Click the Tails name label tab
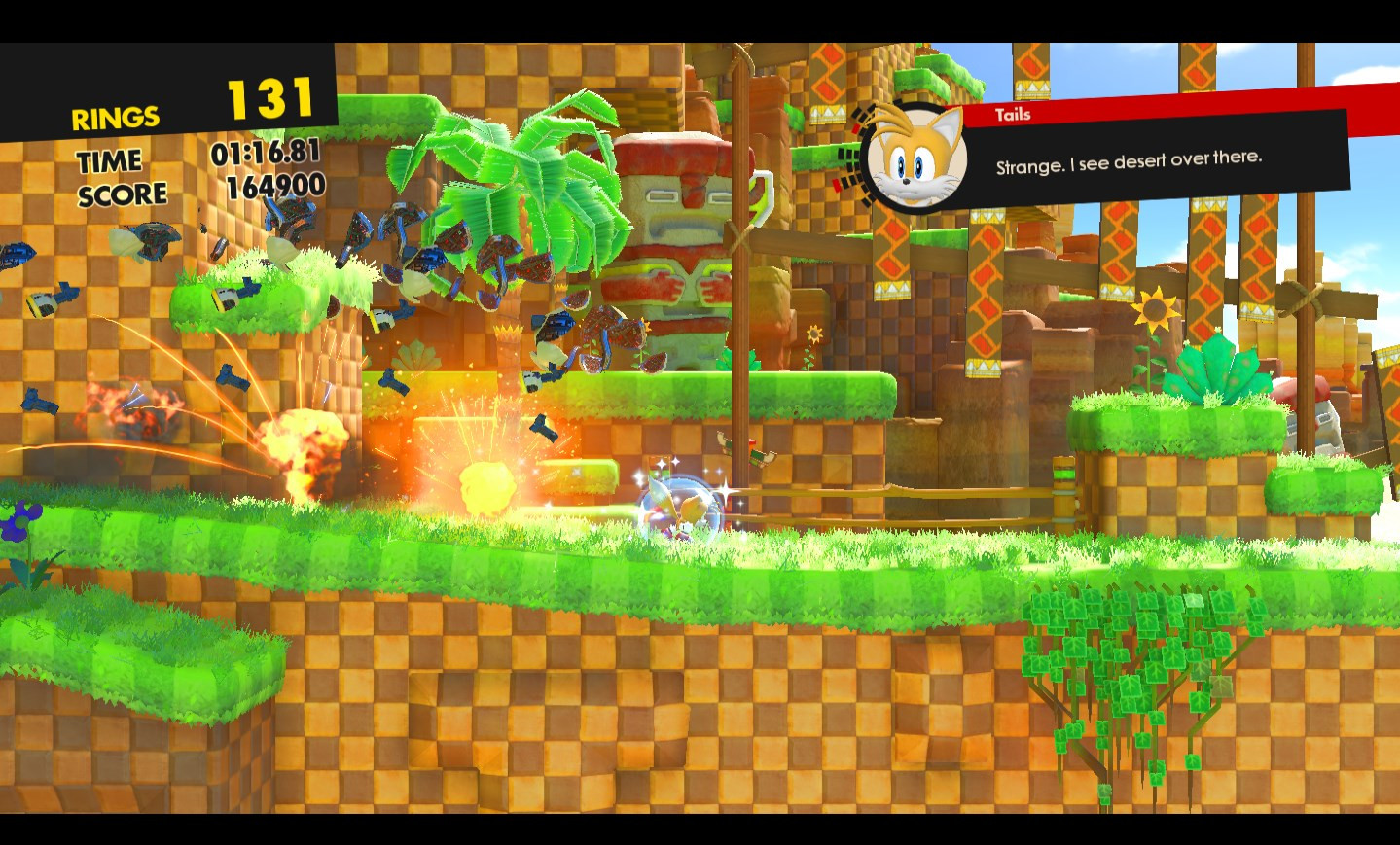The image size is (1400, 845). 1010,113
